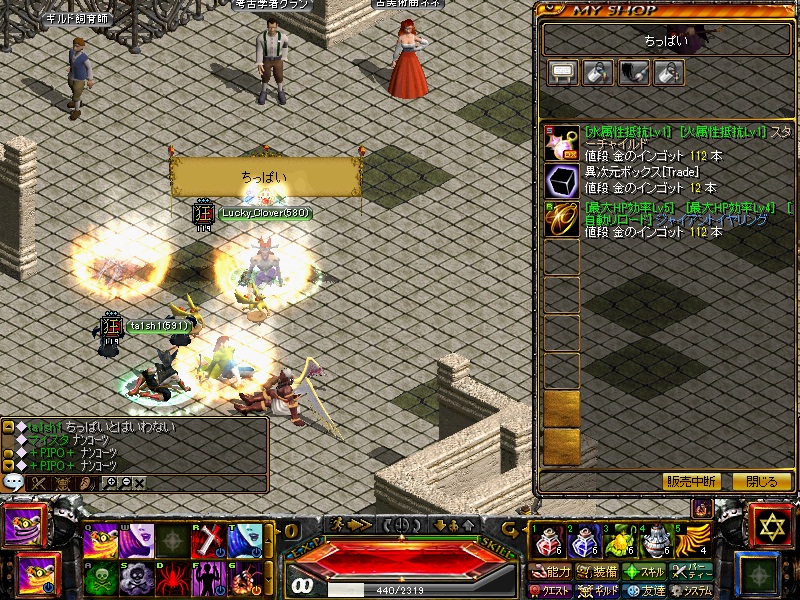Open the 友達 (friends) list
The height and width of the screenshot is (600, 800).
point(645,590)
